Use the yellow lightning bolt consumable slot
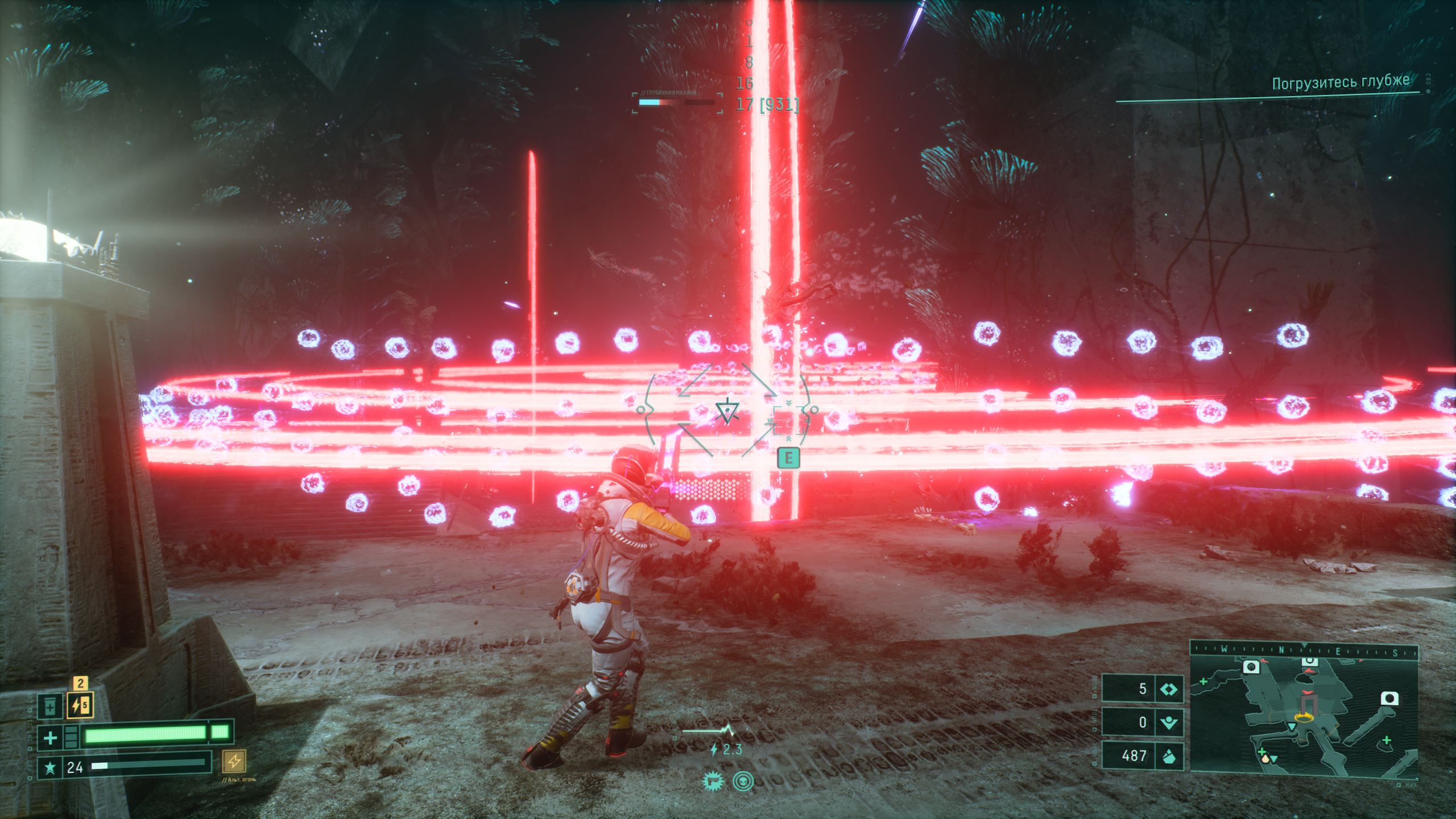The width and height of the screenshot is (1456, 819). [80, 706]
